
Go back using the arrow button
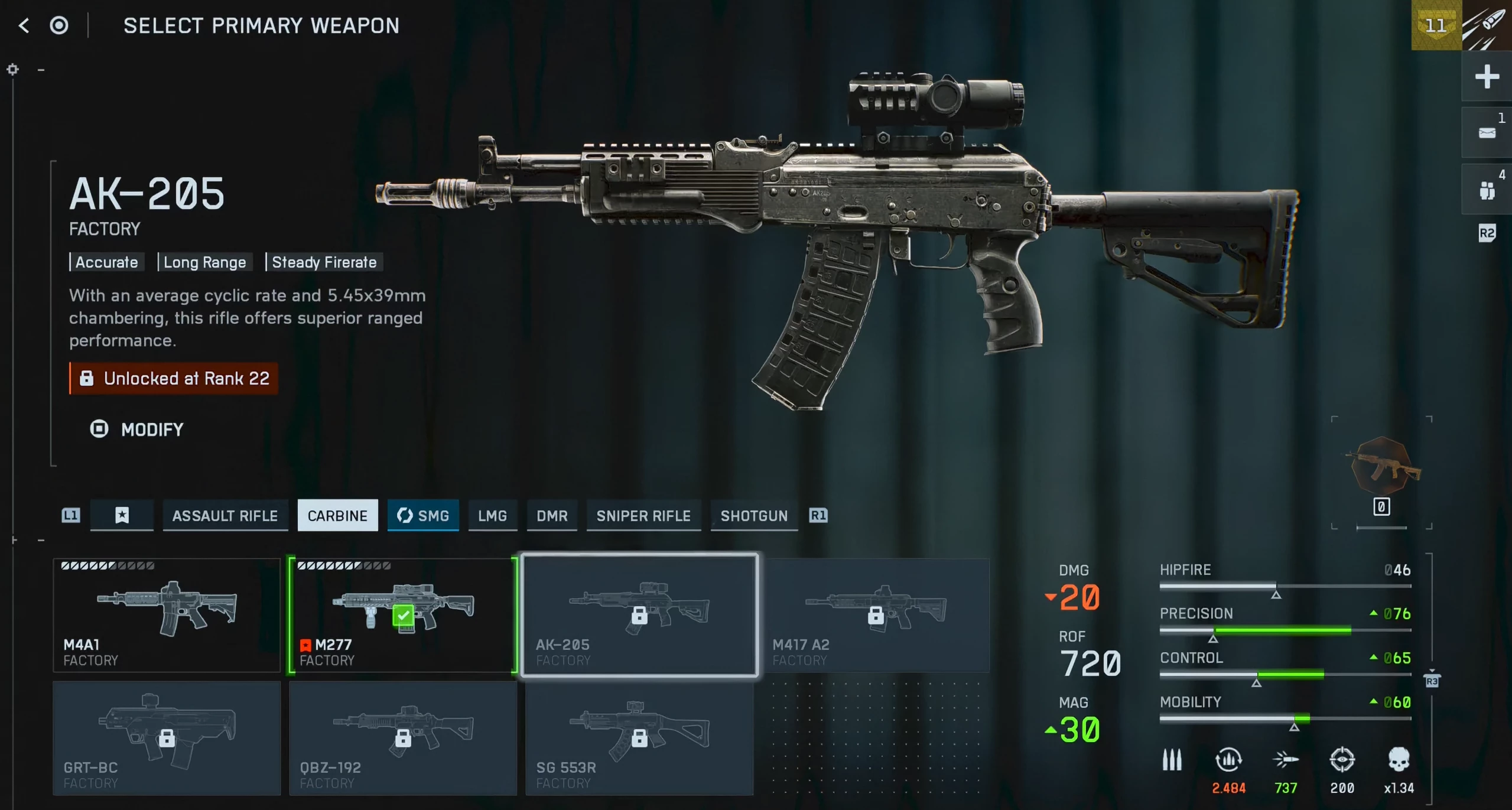(x=24, y=25)
